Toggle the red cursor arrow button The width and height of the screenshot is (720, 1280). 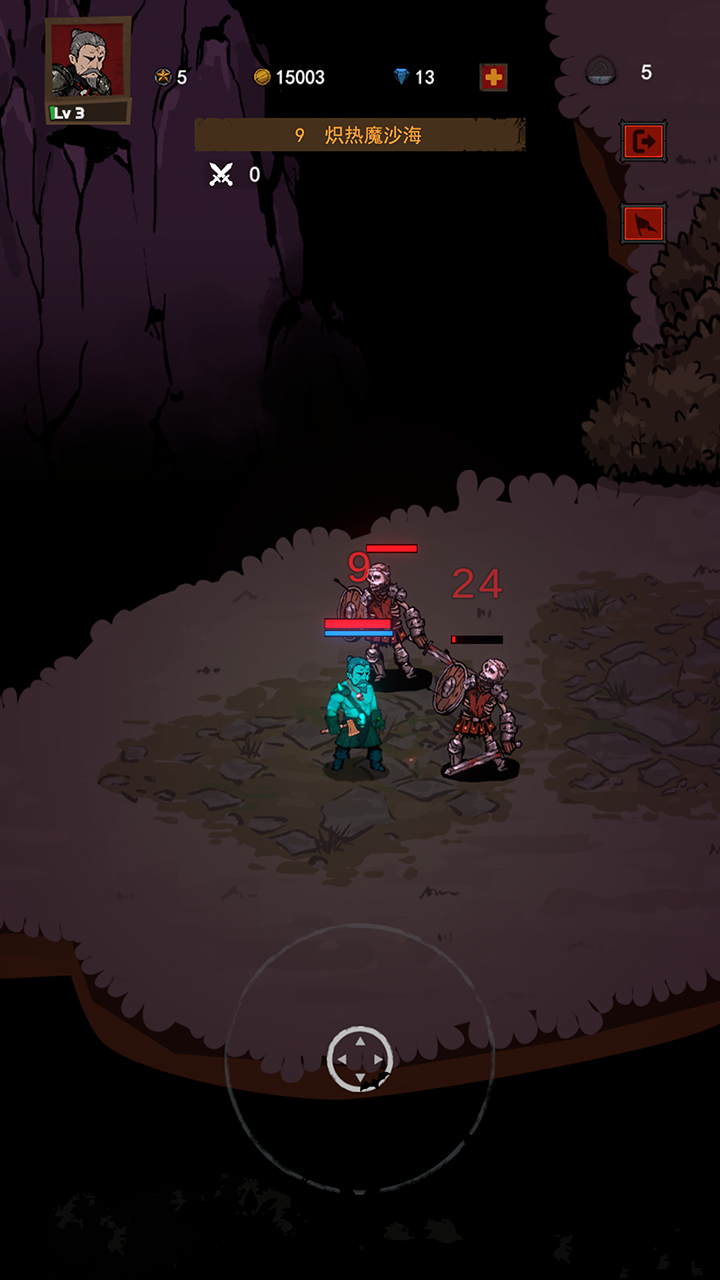point(643,224)
